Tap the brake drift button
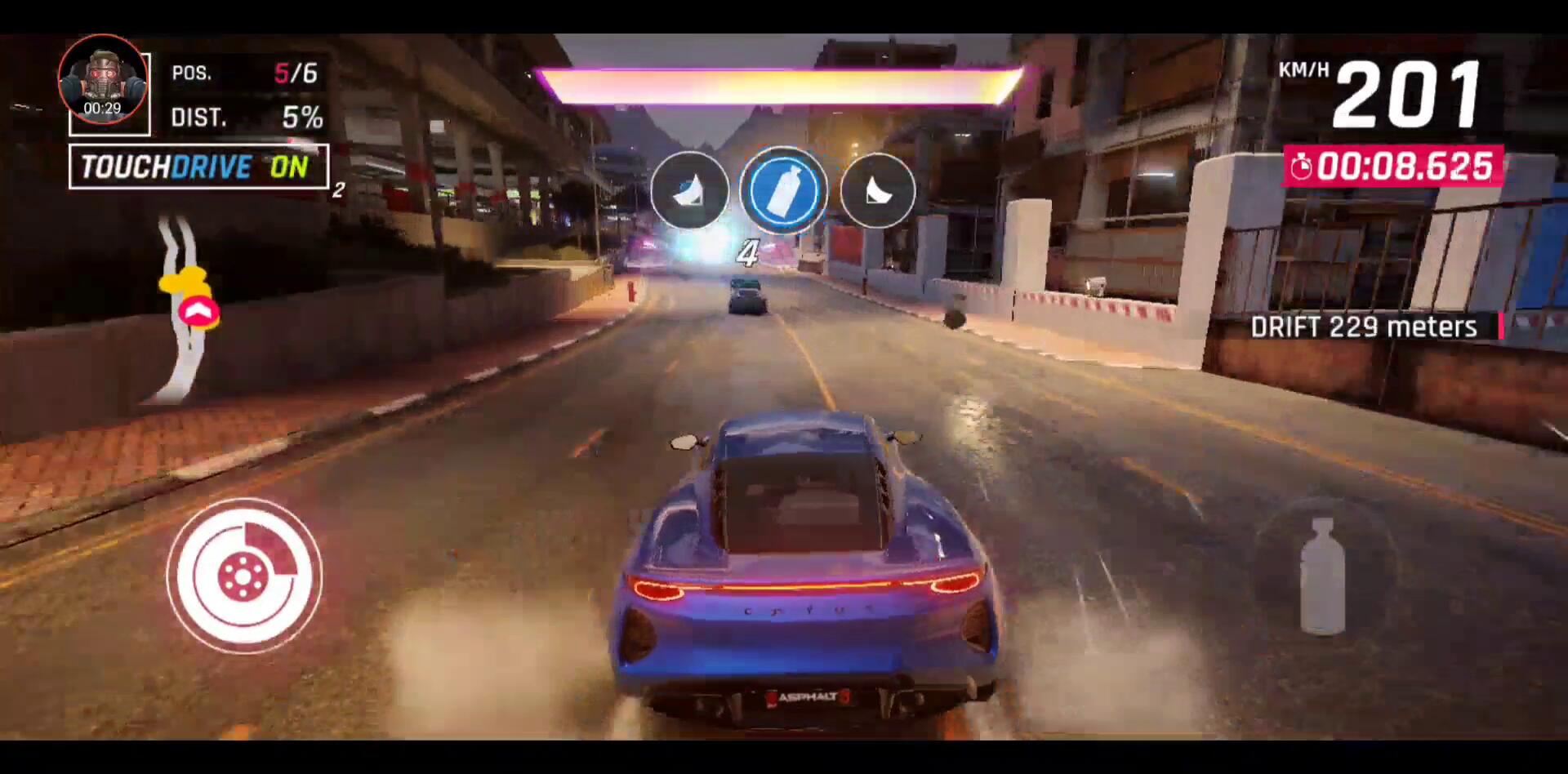The image size is (1568, 774). point(243,576)
